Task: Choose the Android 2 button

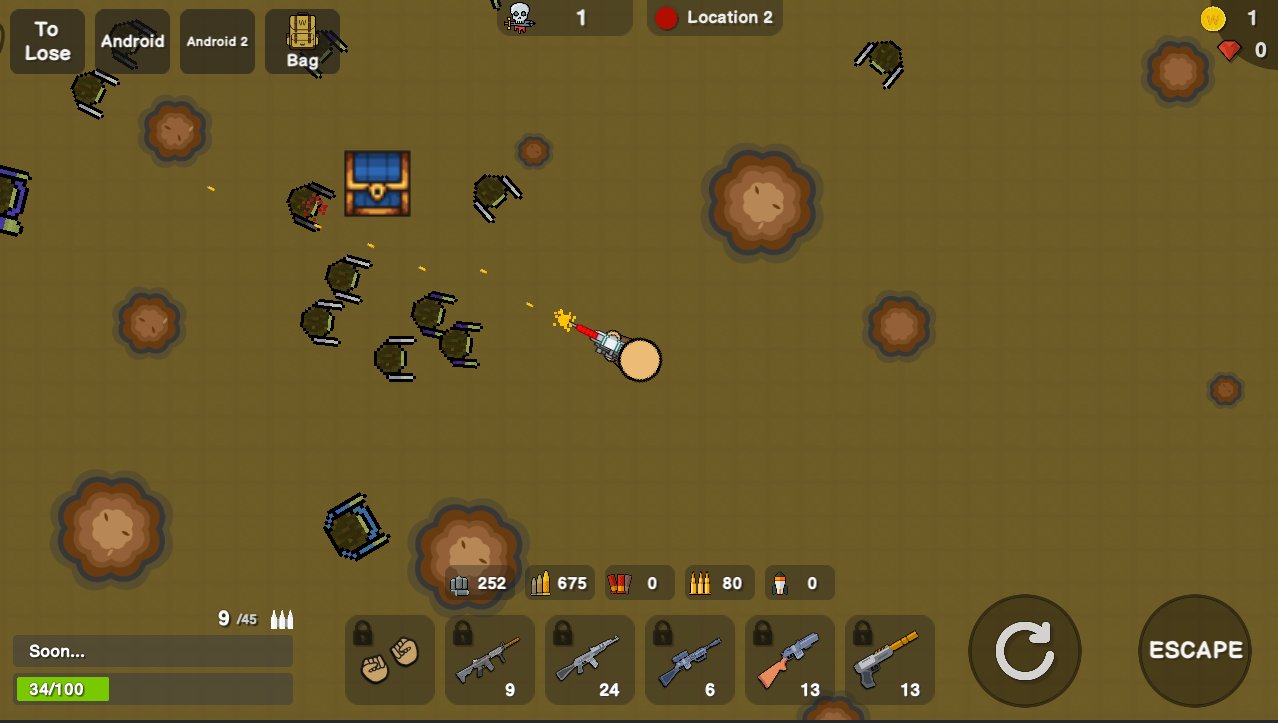Action: (x=217, y=42)
